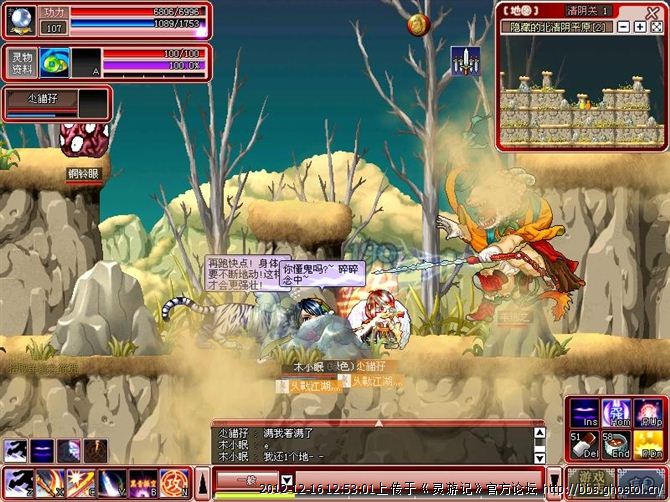Activate the purple rune skill in Hom slot
670x502 pixels.
(x=616, y=412)
